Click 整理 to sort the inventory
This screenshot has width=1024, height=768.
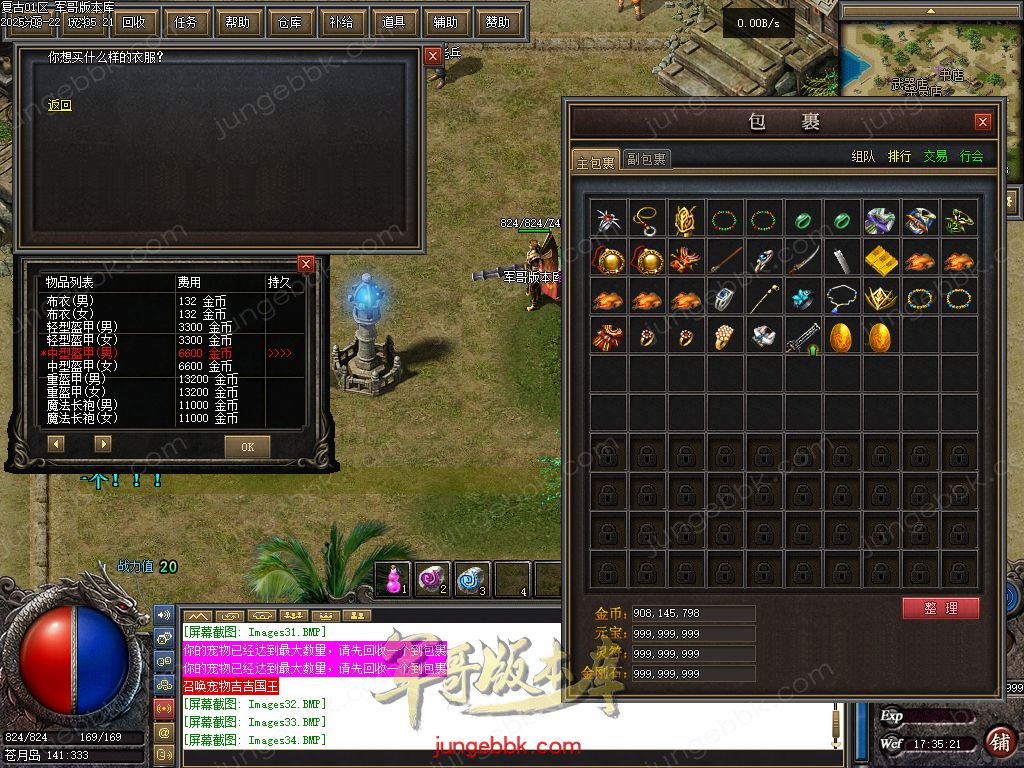[940, 608]
